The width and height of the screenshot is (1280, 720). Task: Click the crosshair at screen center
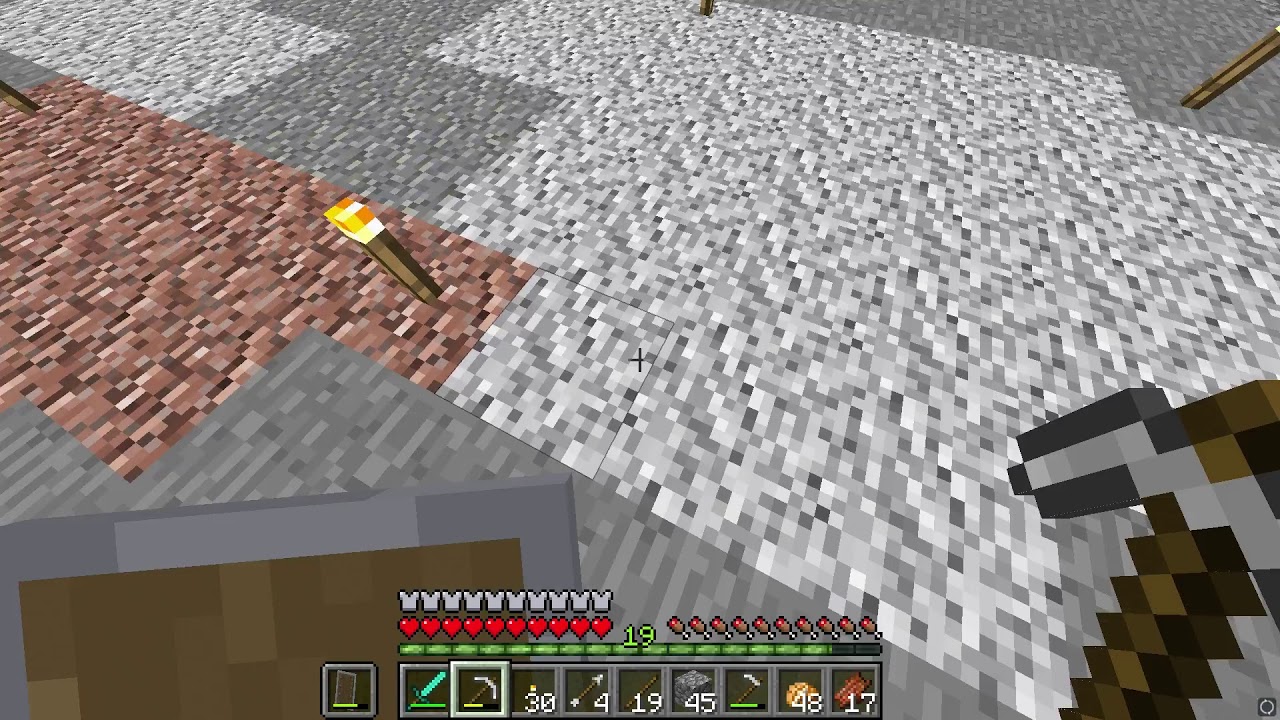pos(640,359)
